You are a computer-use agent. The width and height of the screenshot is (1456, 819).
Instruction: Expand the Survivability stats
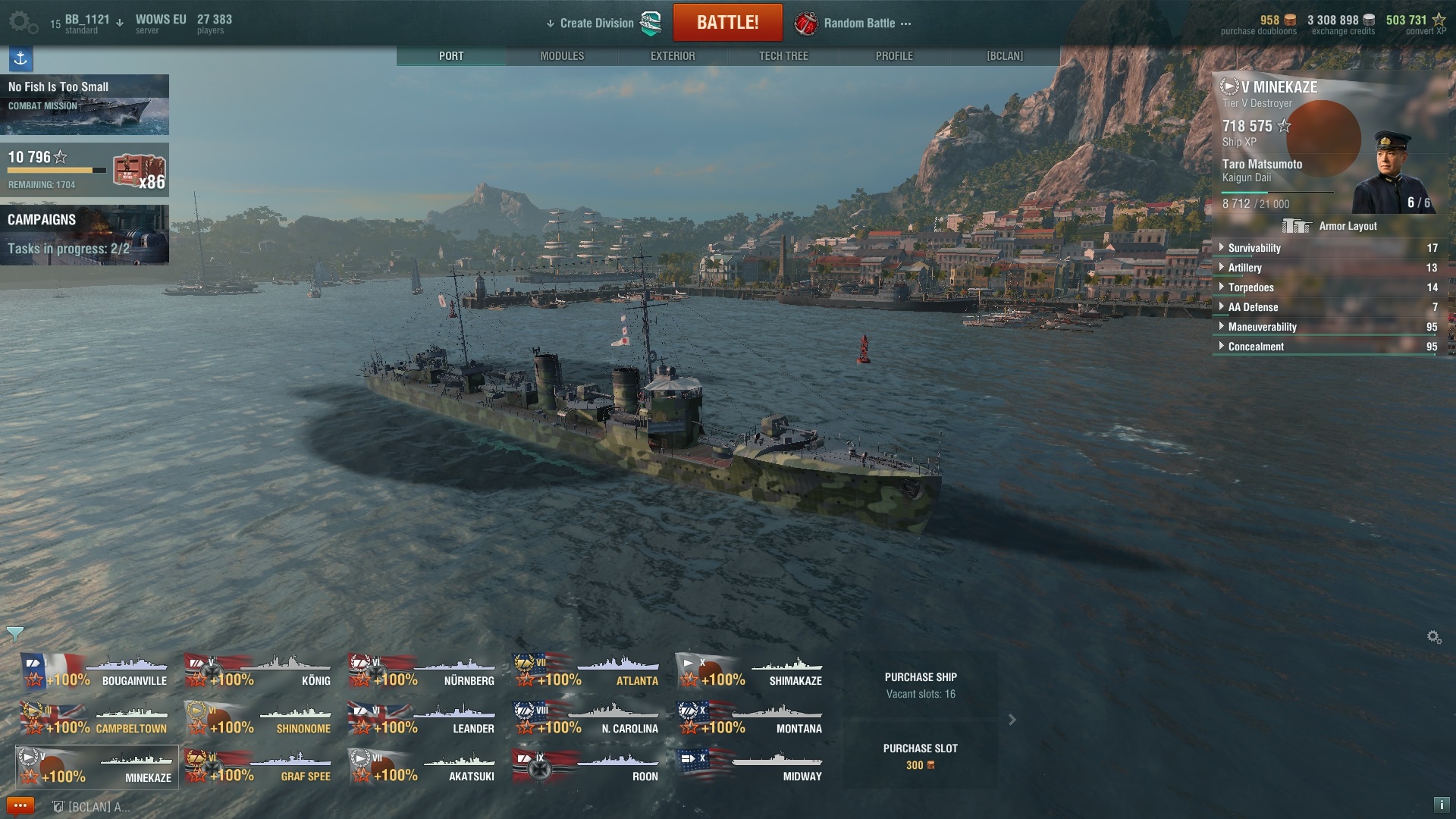pyautogui.click(x=1254, y=248)
